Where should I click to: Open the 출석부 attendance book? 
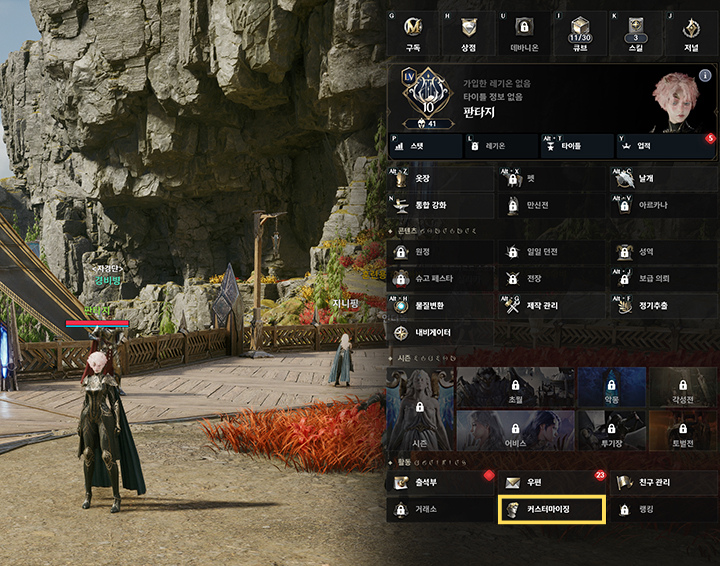(x=440, y=483)
